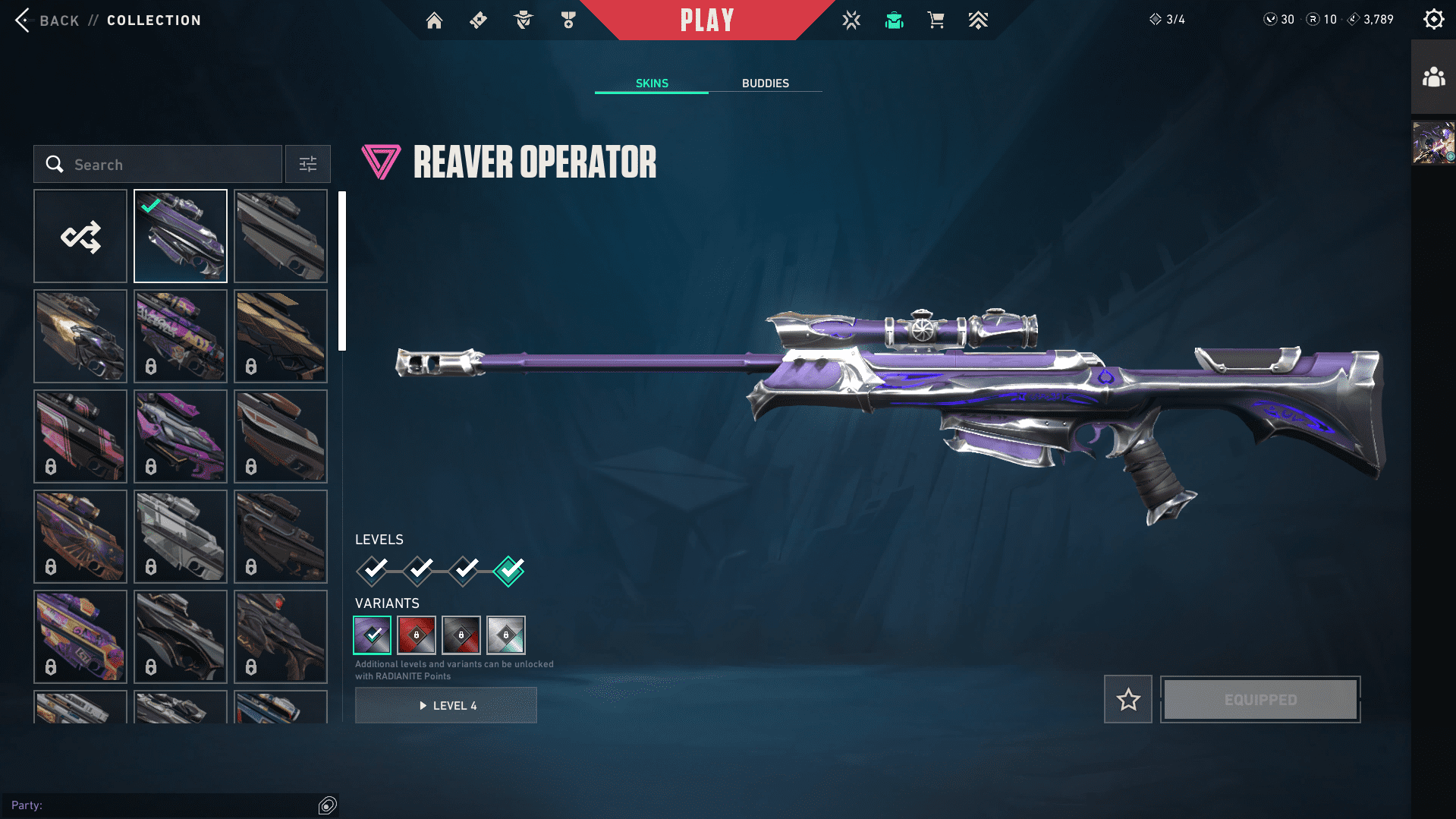The height and width of the screenshot is (819, 1456).
Task: Open the skin filter options
Action: click(x=307, y=165)
